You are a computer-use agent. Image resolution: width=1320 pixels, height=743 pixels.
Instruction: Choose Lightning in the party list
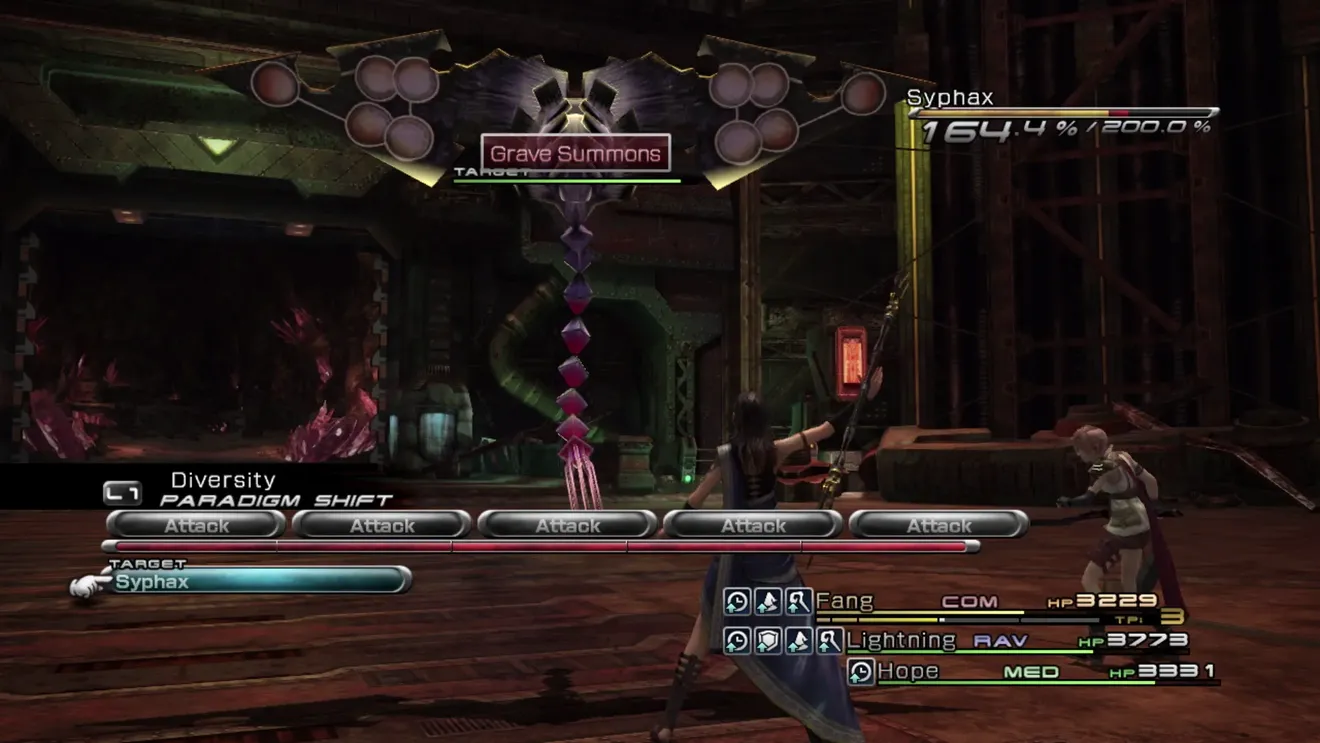pos(901,640)
